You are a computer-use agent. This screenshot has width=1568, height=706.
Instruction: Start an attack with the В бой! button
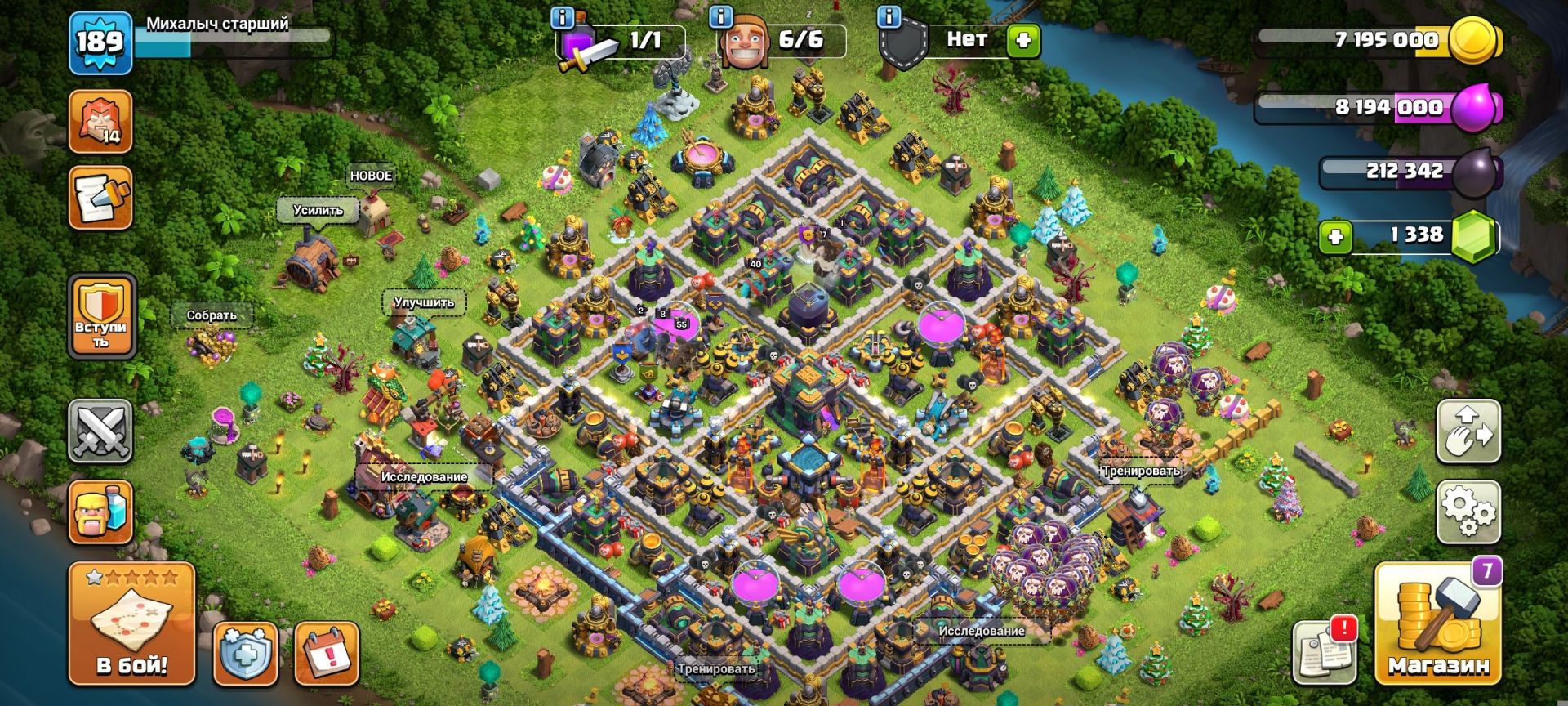(131, 623)
